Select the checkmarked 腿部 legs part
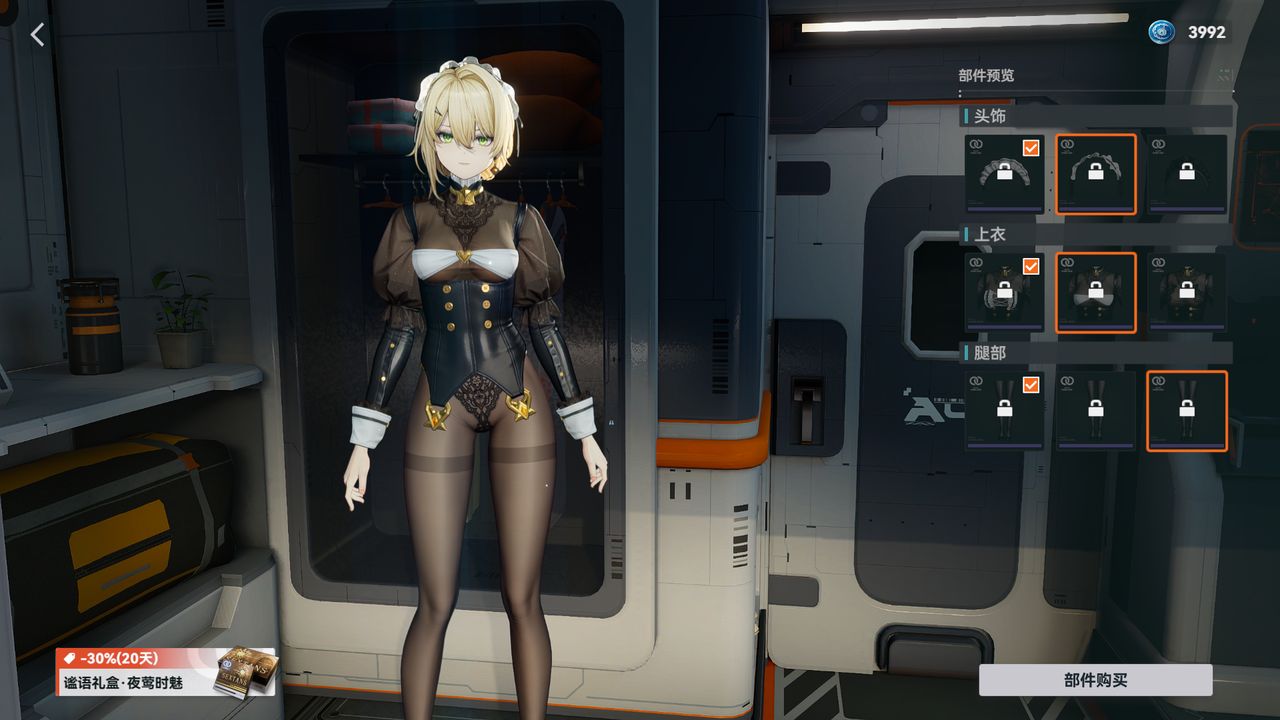Viewport: 1280px width, 720px height. tap(1004, 410)
